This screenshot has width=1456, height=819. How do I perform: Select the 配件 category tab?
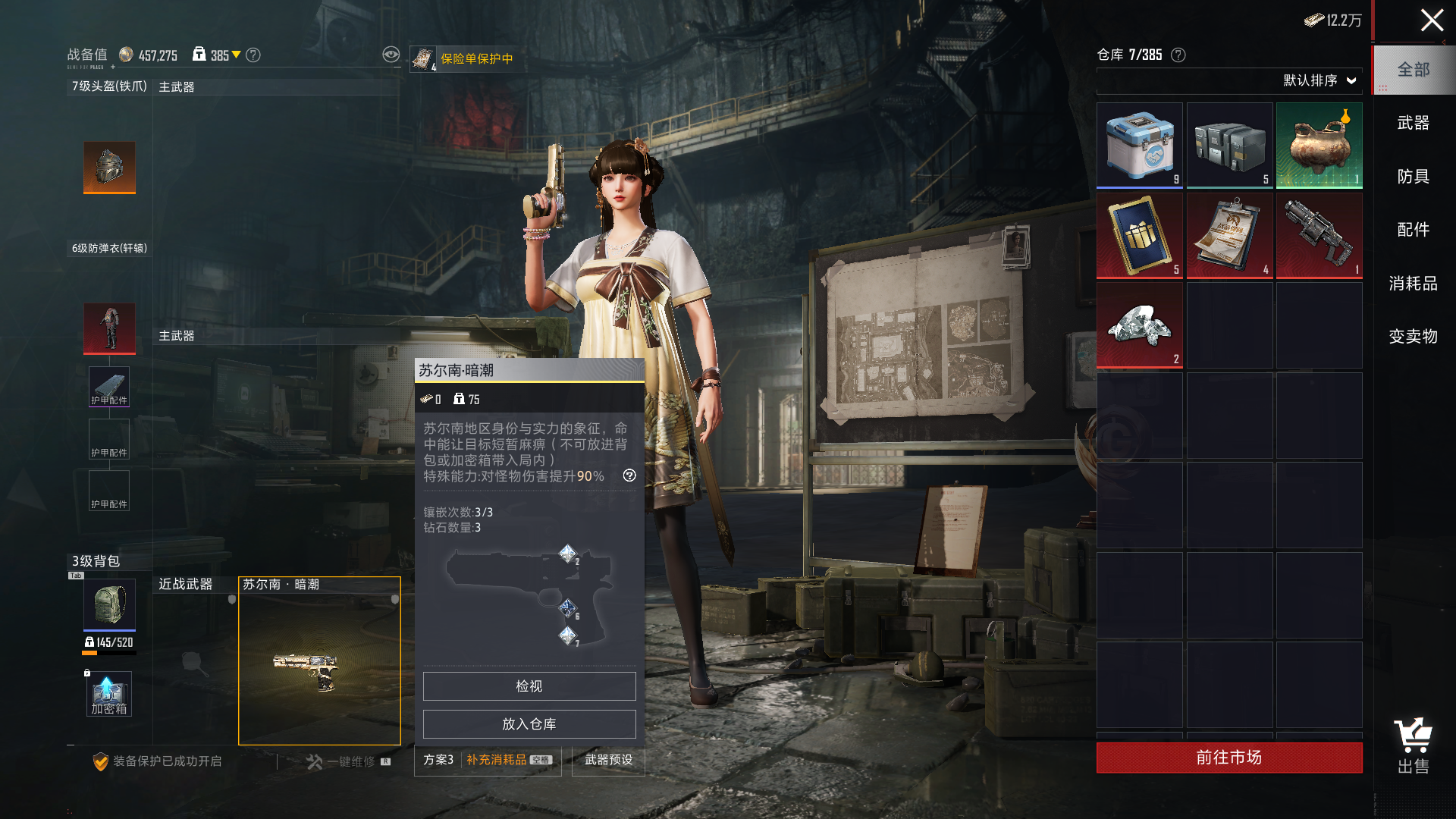point(1413,230)
